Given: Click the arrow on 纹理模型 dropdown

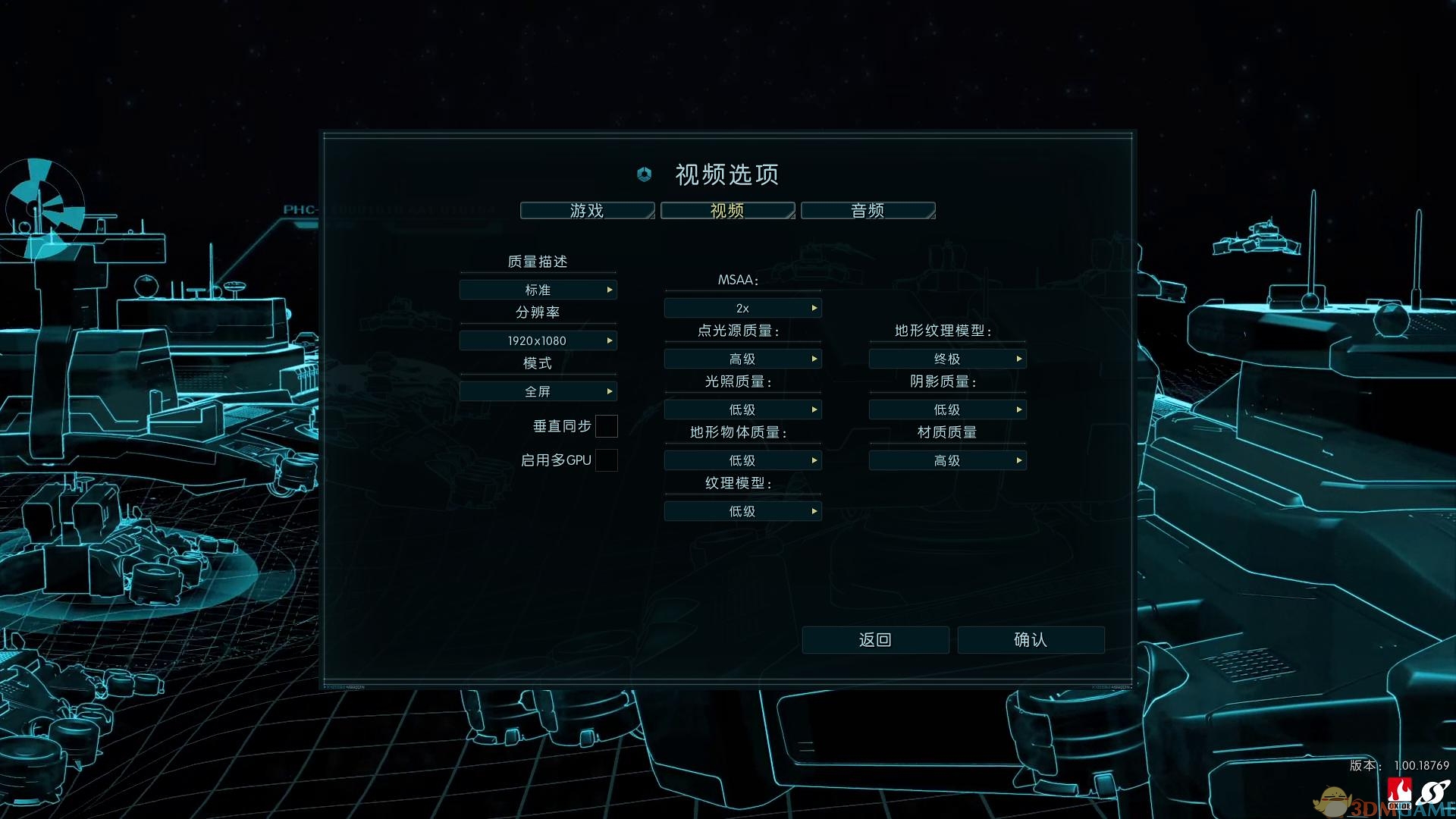Looking at the screenshot, I should [814, 510].
